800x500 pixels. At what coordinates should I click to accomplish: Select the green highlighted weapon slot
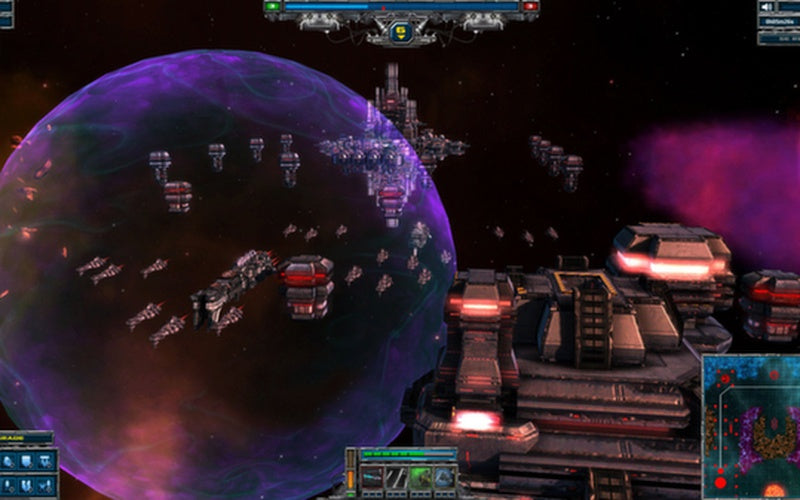pyautogui.click(x=422, y=477)
